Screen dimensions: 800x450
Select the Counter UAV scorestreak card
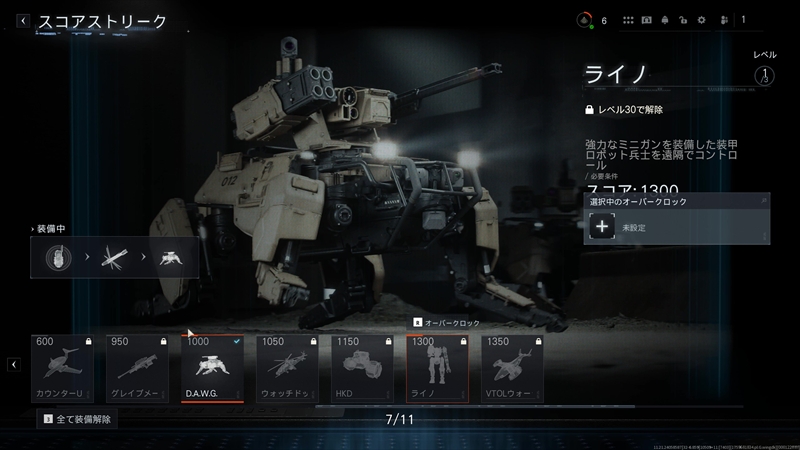(x=64, y=367)
